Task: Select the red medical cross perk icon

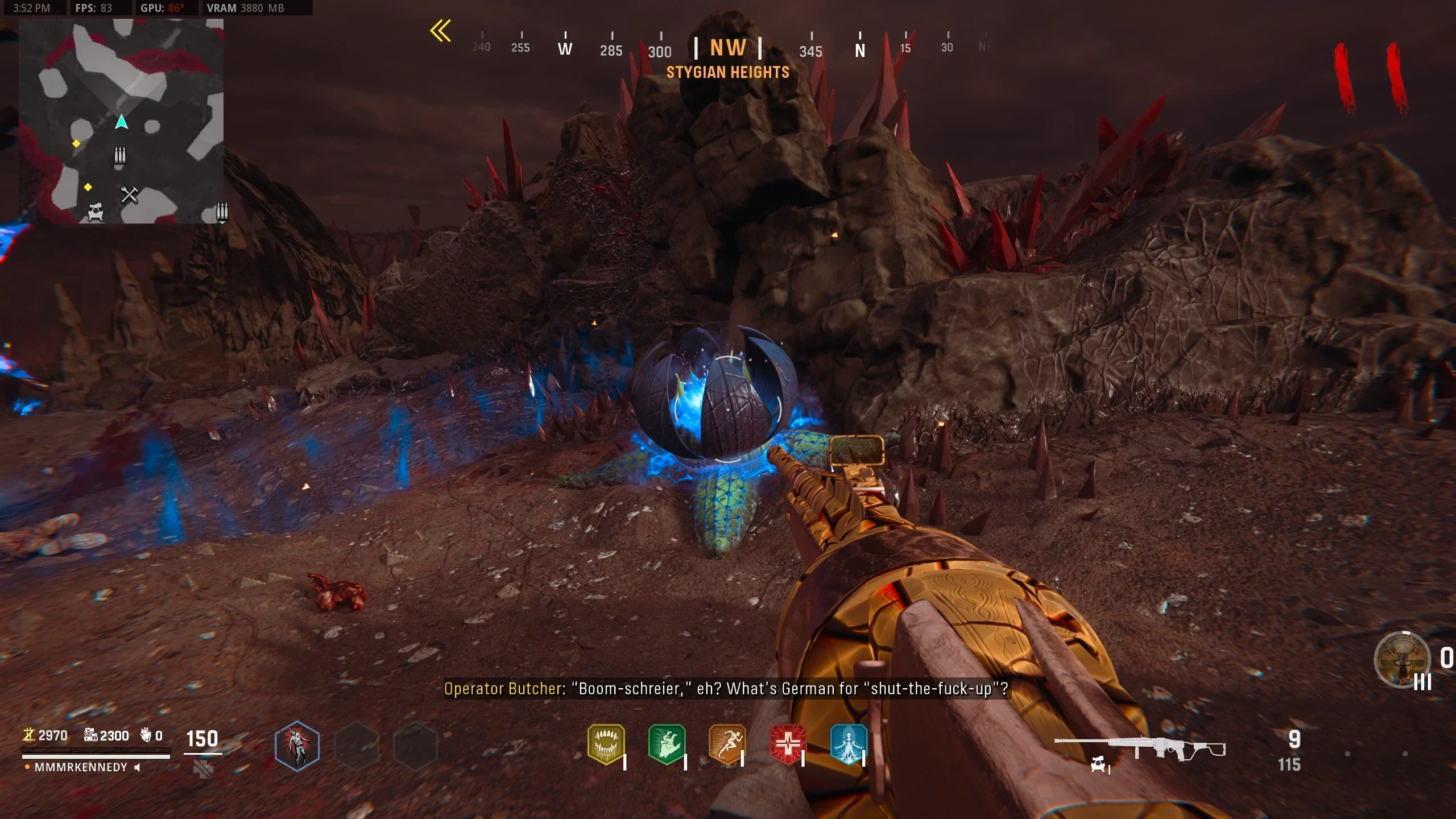Action: (788, 744)
